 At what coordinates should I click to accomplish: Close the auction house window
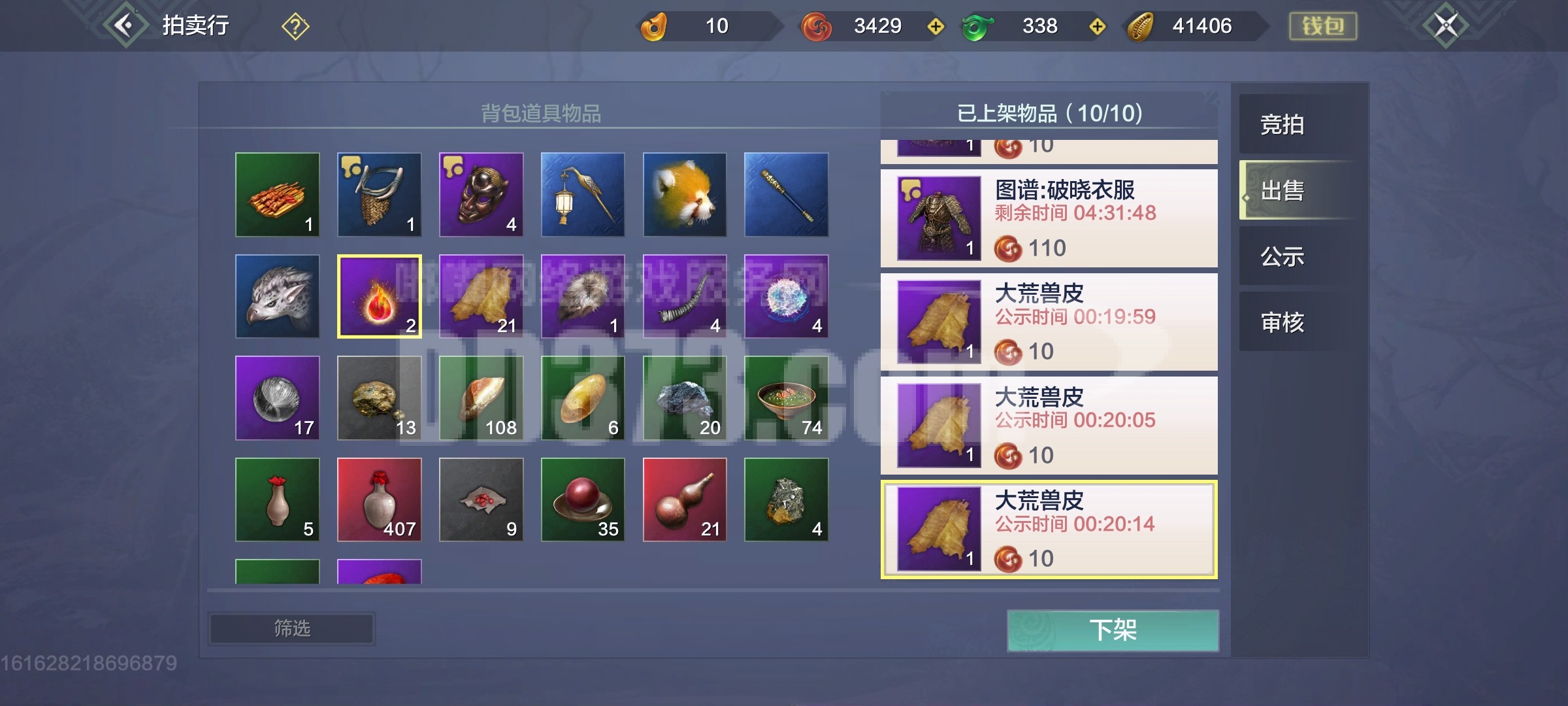(1445, 26)
